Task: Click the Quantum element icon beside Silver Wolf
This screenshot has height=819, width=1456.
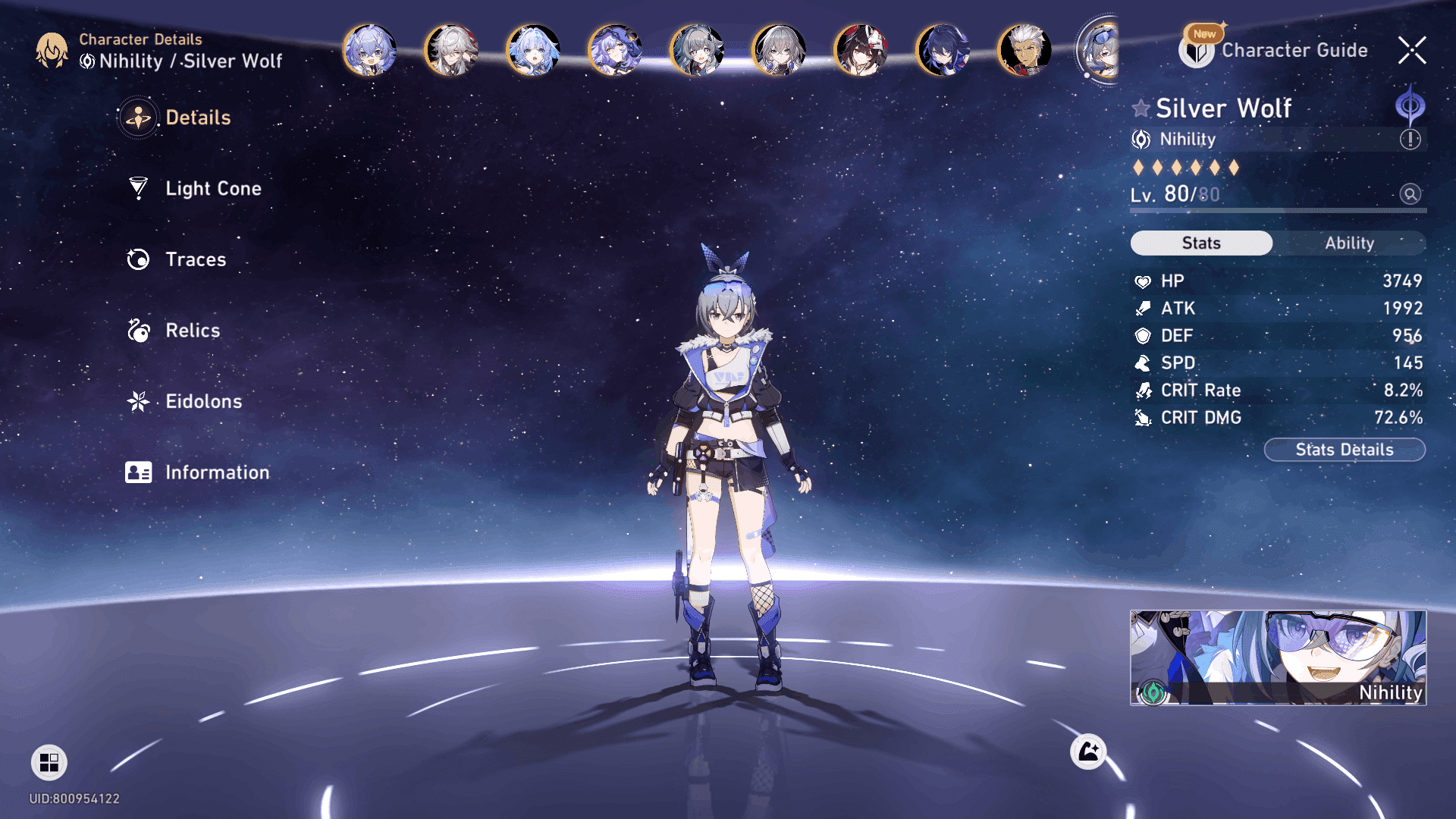Action: pyautogui.click(x=1410, y=106)
